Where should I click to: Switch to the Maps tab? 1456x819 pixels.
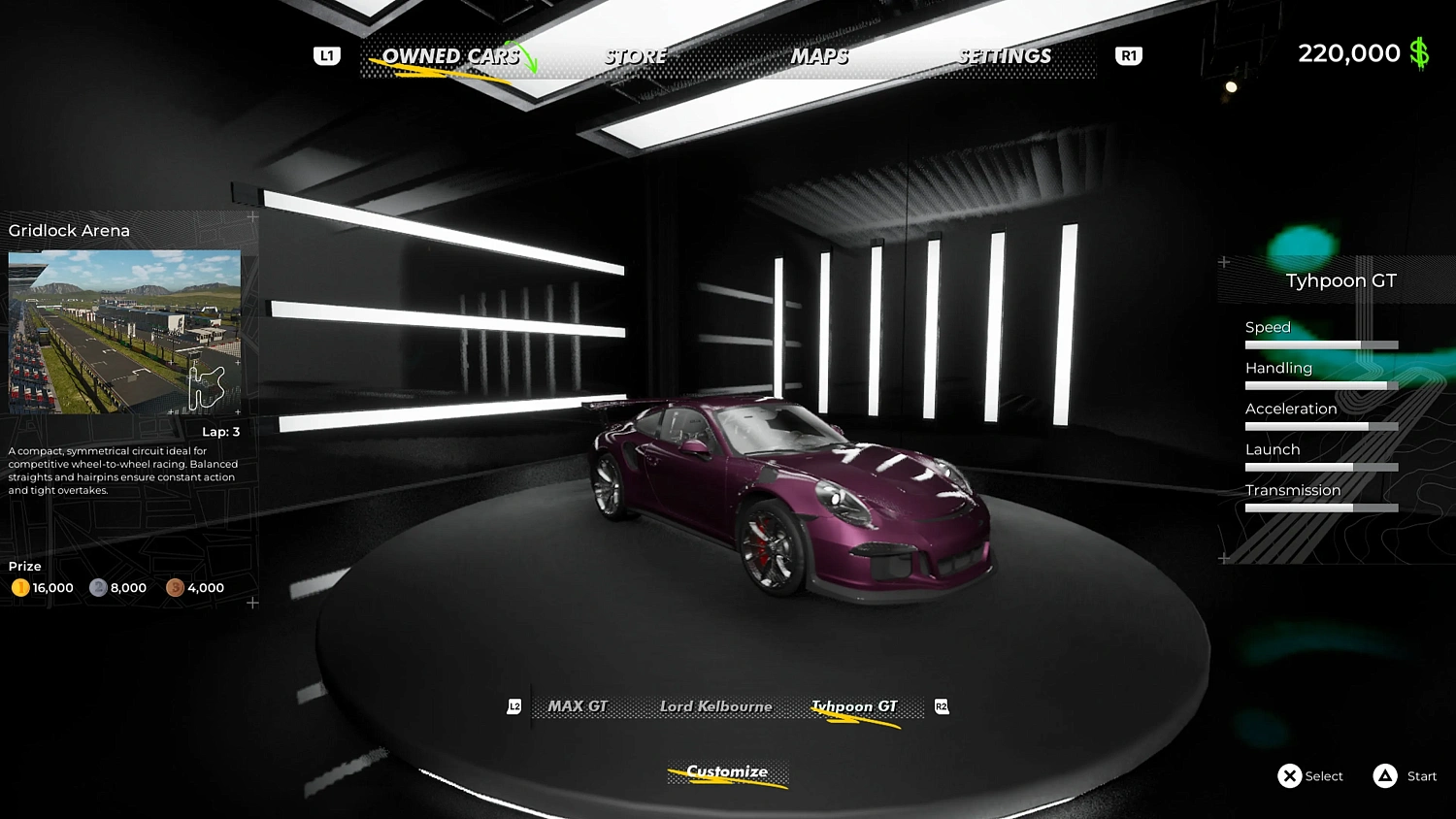click(819, 55)
